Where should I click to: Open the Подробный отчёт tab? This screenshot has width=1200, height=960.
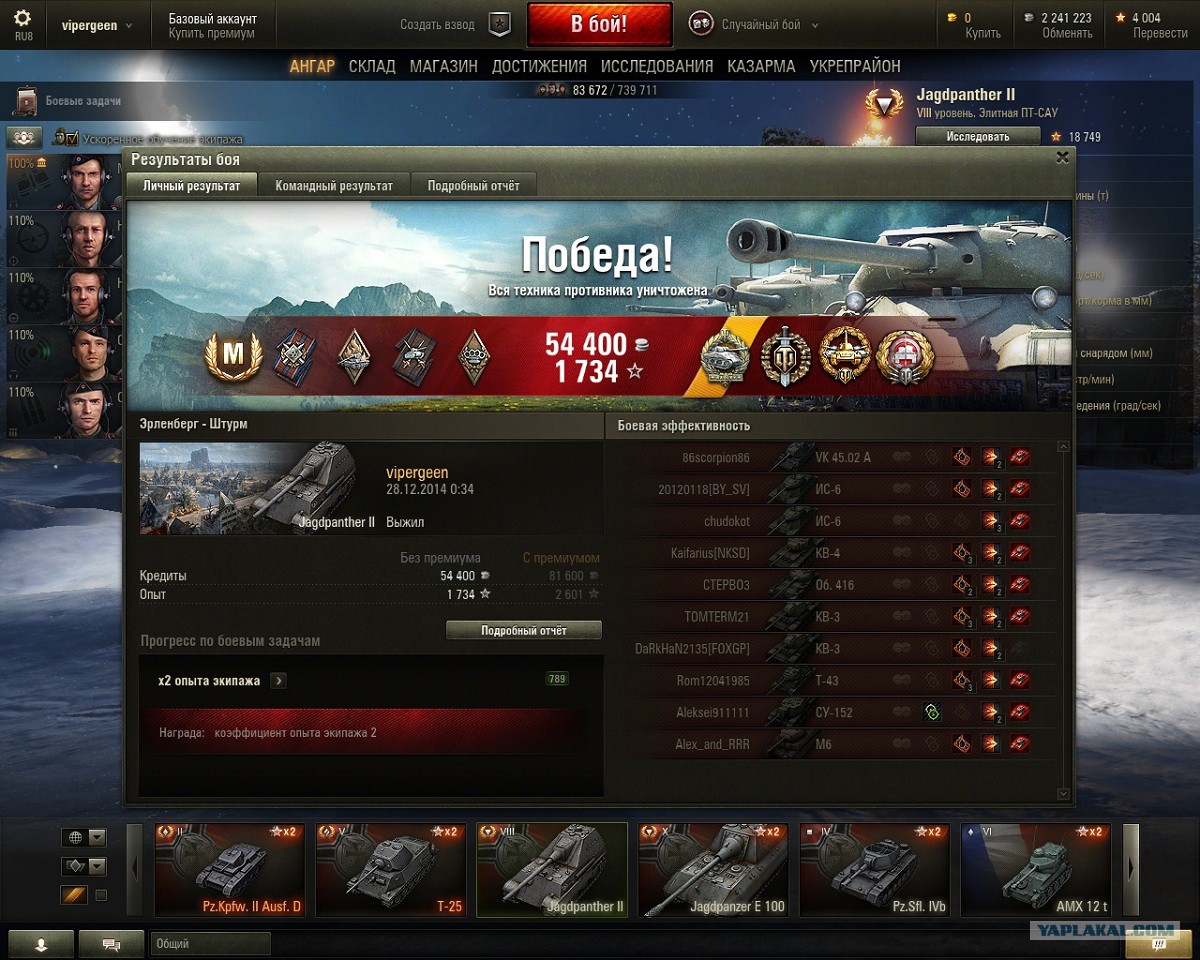pyautogui.click(x=473, y=185)
